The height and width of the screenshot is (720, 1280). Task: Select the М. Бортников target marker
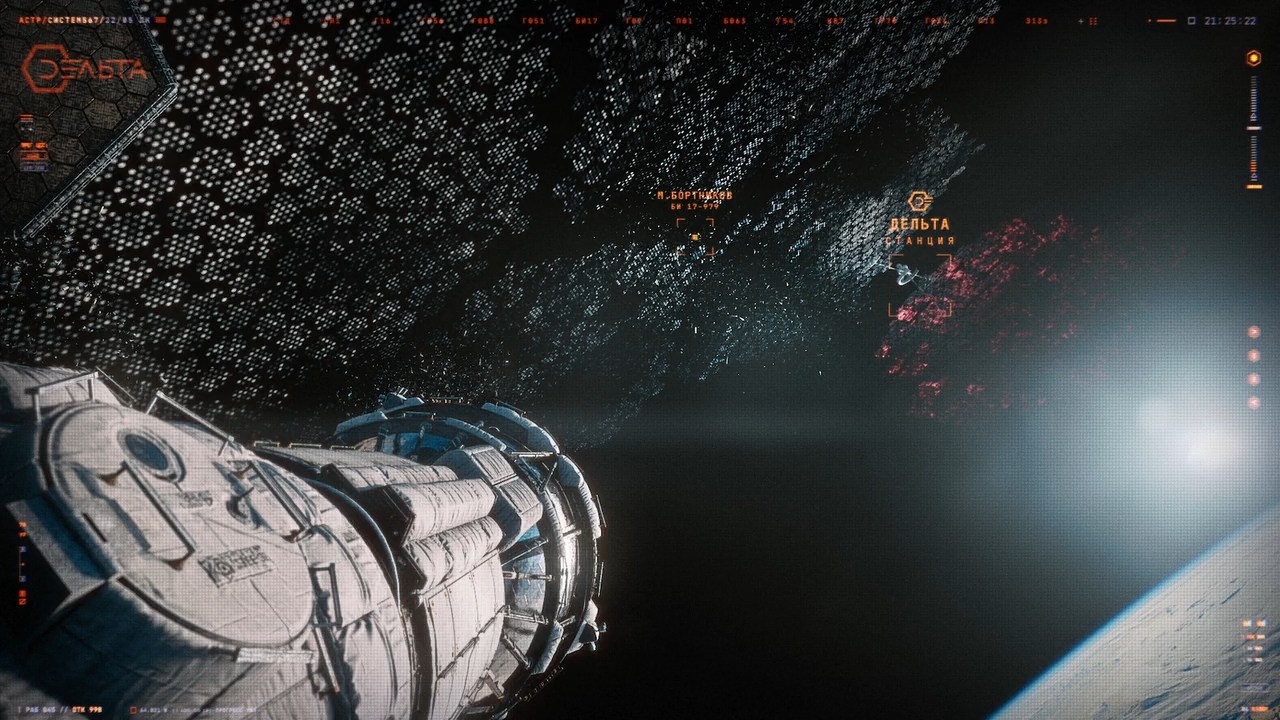pyautogui.click(x=695, y=237)
